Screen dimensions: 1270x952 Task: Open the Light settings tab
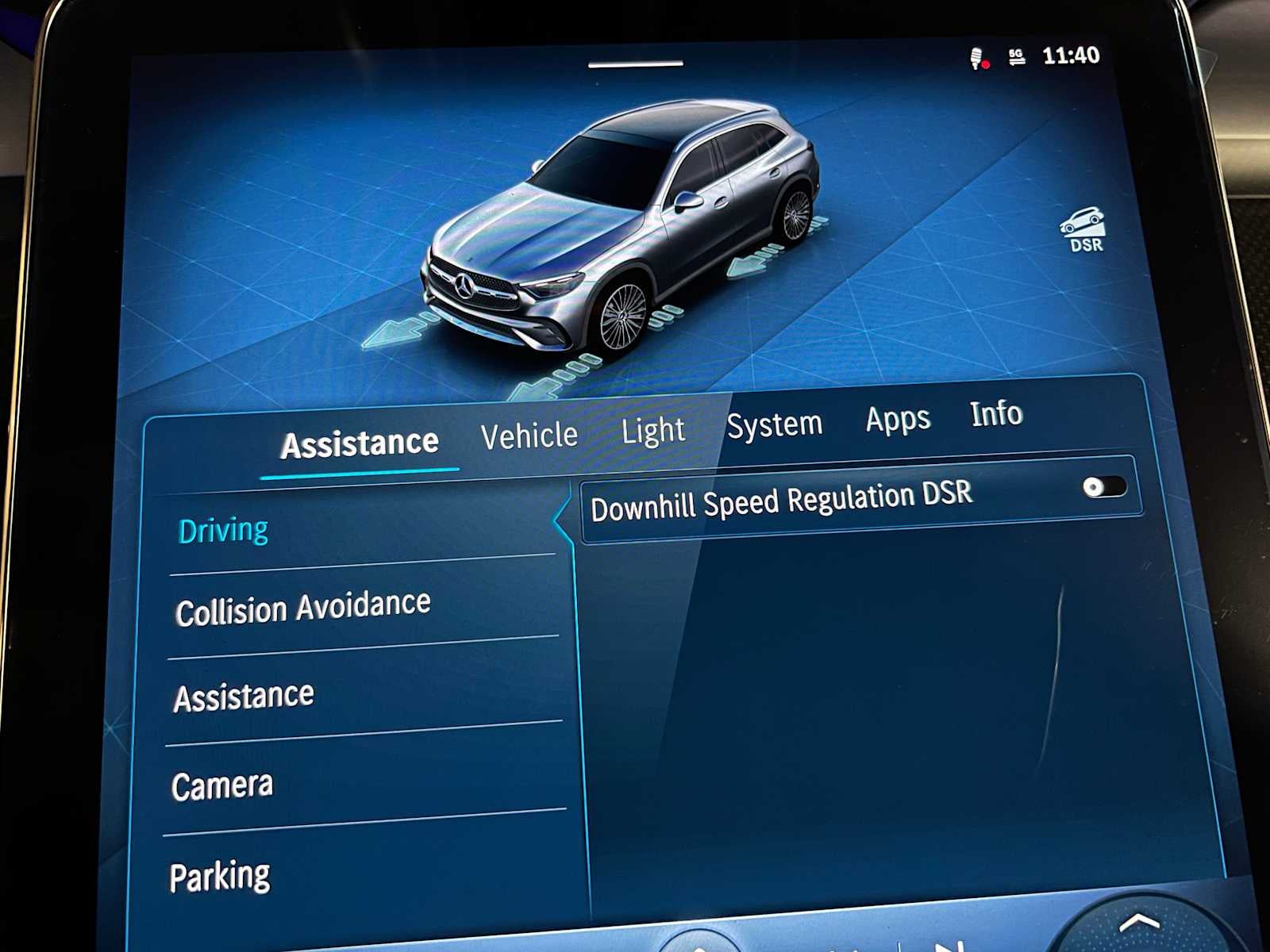[x=652, y=429]
